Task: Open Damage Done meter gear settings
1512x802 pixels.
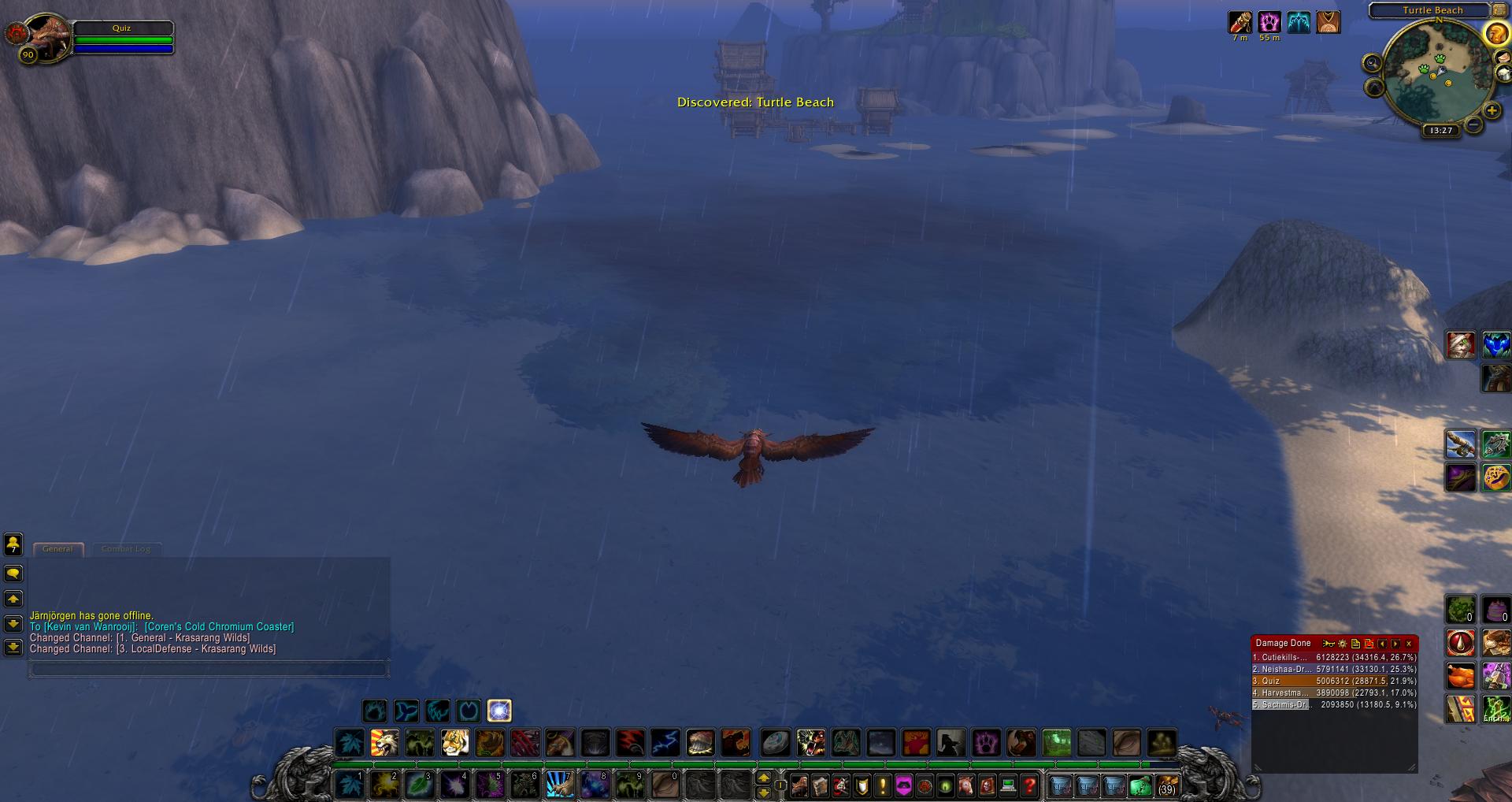Action: 1342,644
